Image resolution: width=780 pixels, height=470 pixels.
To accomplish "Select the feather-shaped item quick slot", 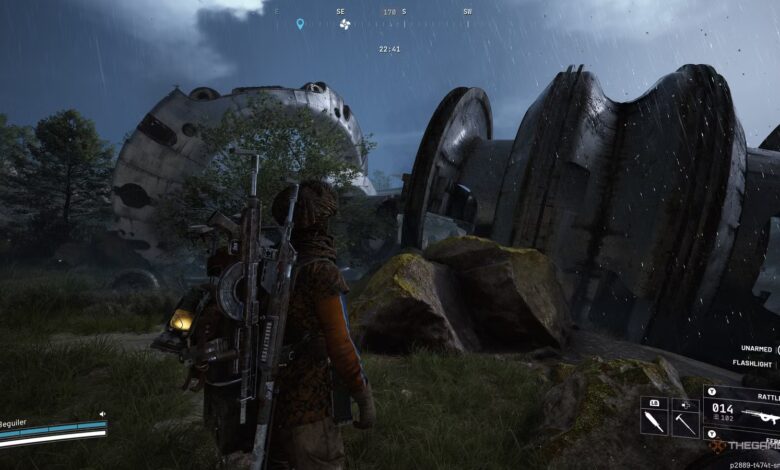I will pos(654,421).
